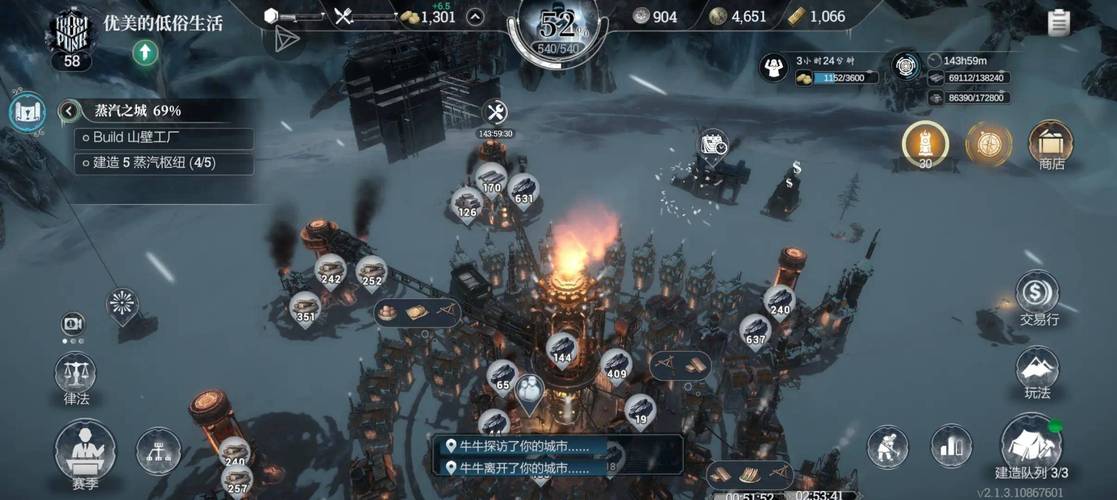Open the 玩法 gameplay menu

click(1037, 373)
